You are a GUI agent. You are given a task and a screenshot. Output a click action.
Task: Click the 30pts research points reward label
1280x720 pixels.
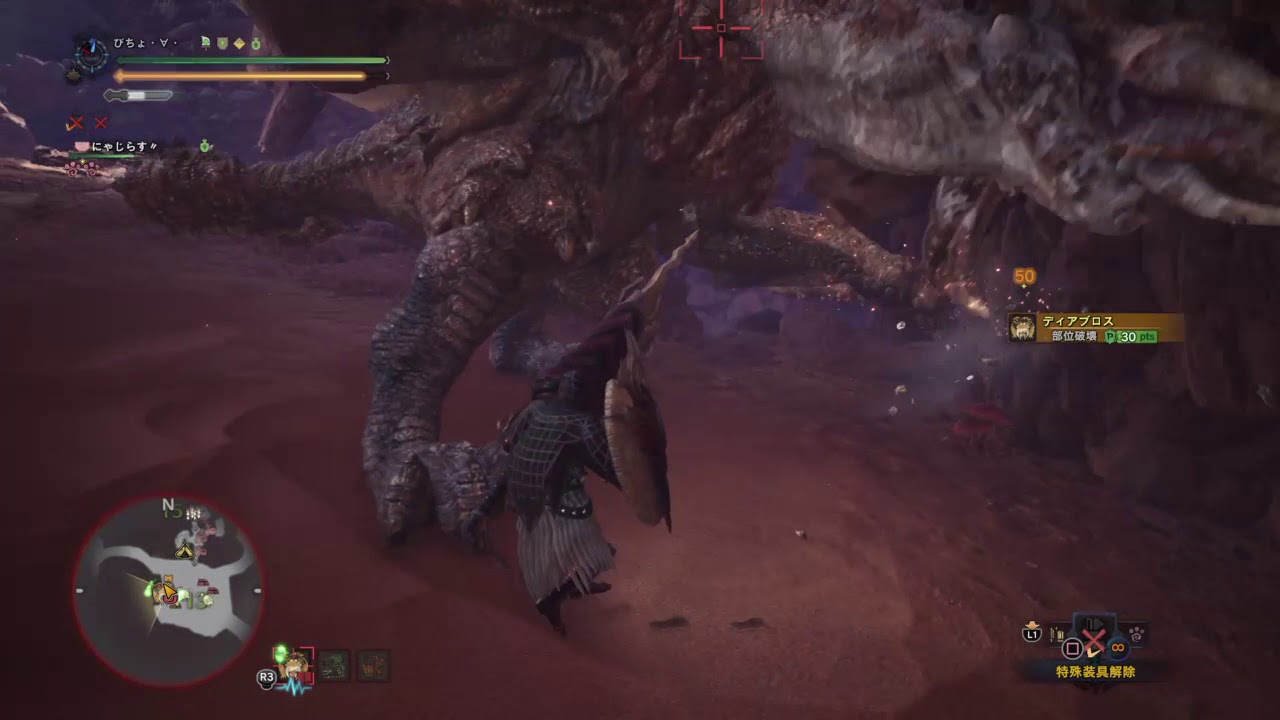[x=1132, y=337]
